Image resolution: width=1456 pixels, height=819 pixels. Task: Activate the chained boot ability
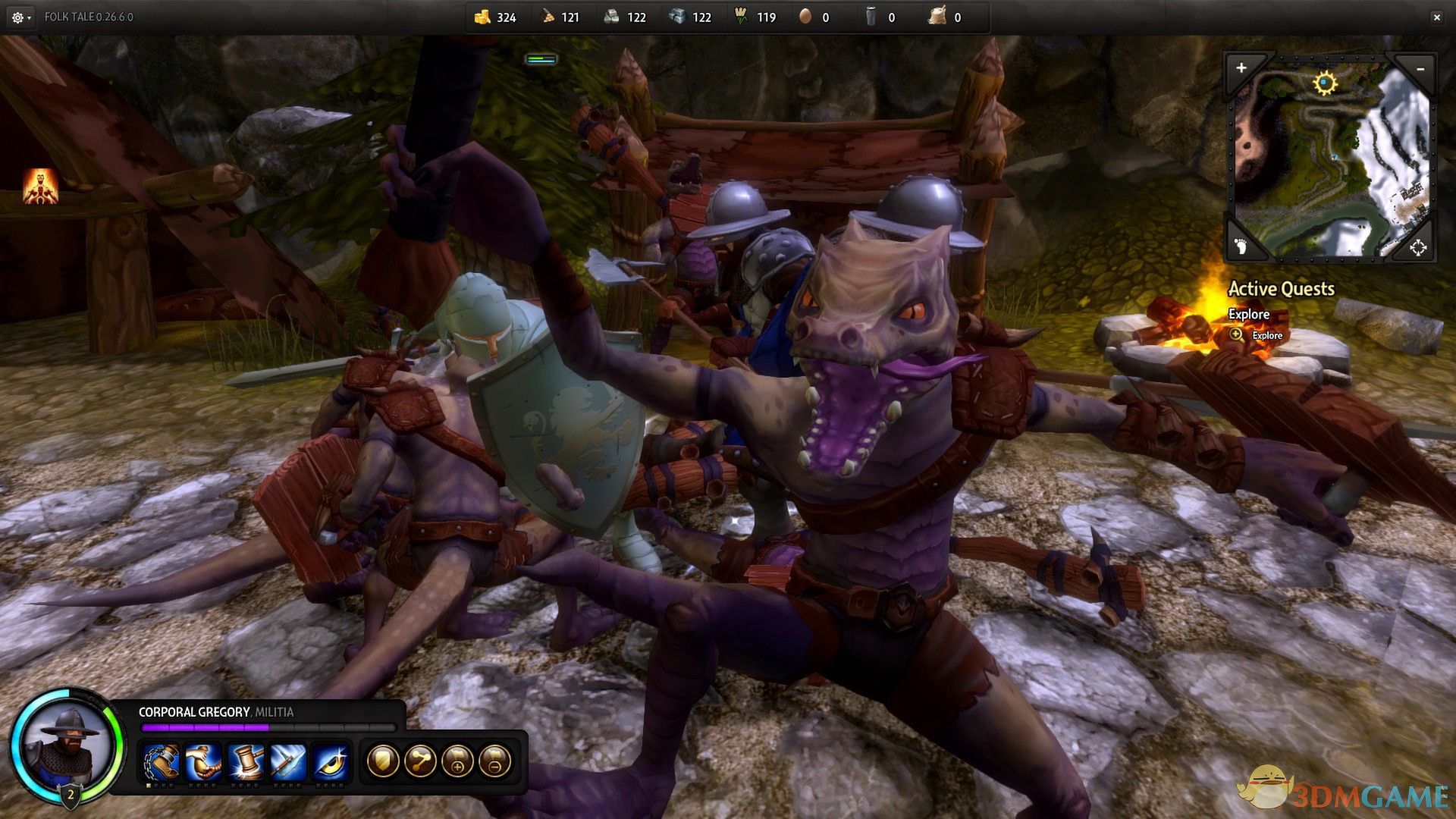(162, 761)
